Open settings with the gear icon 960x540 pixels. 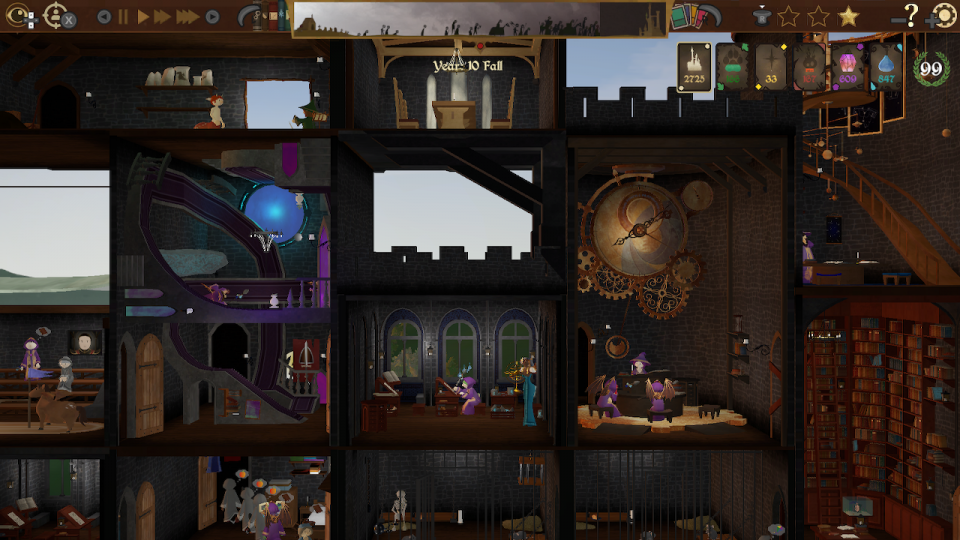pos(943,16)
